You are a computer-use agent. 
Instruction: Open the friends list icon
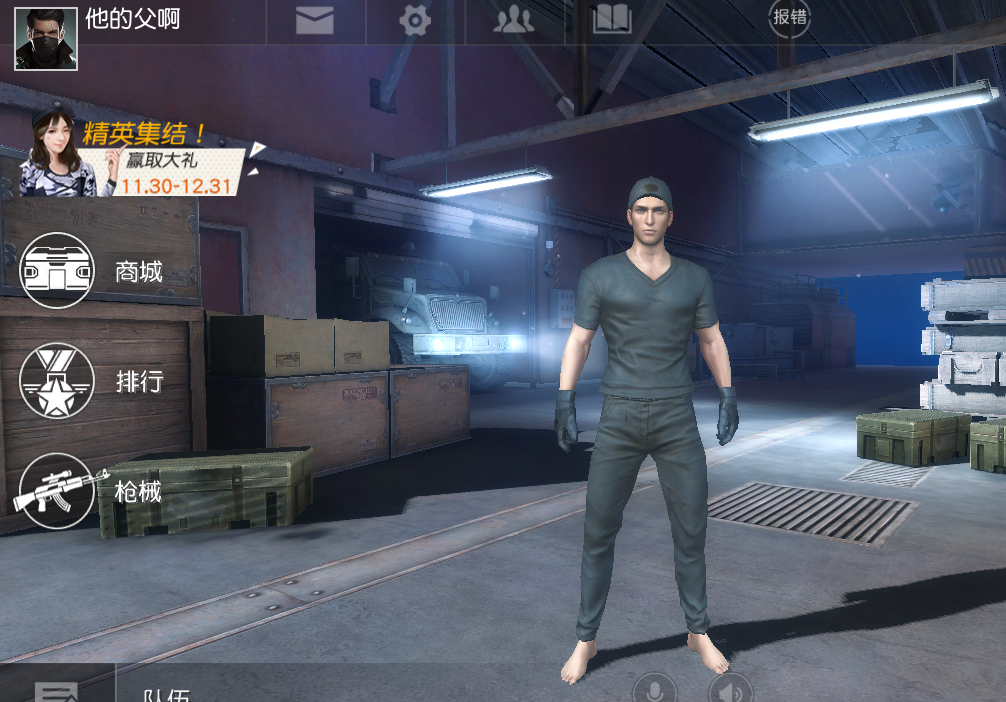[513, 20]
